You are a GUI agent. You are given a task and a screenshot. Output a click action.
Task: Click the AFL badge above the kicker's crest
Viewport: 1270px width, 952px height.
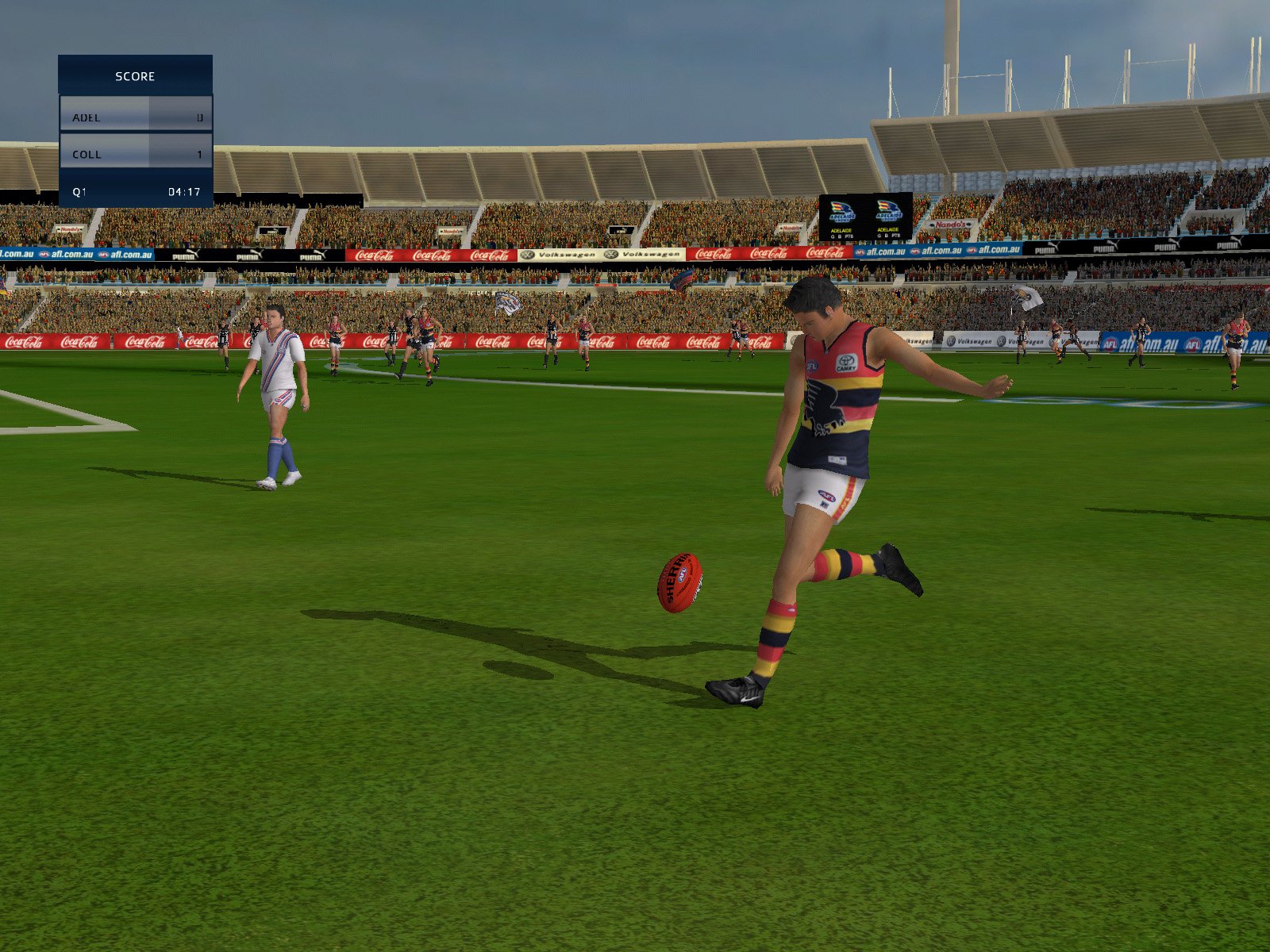812,365
